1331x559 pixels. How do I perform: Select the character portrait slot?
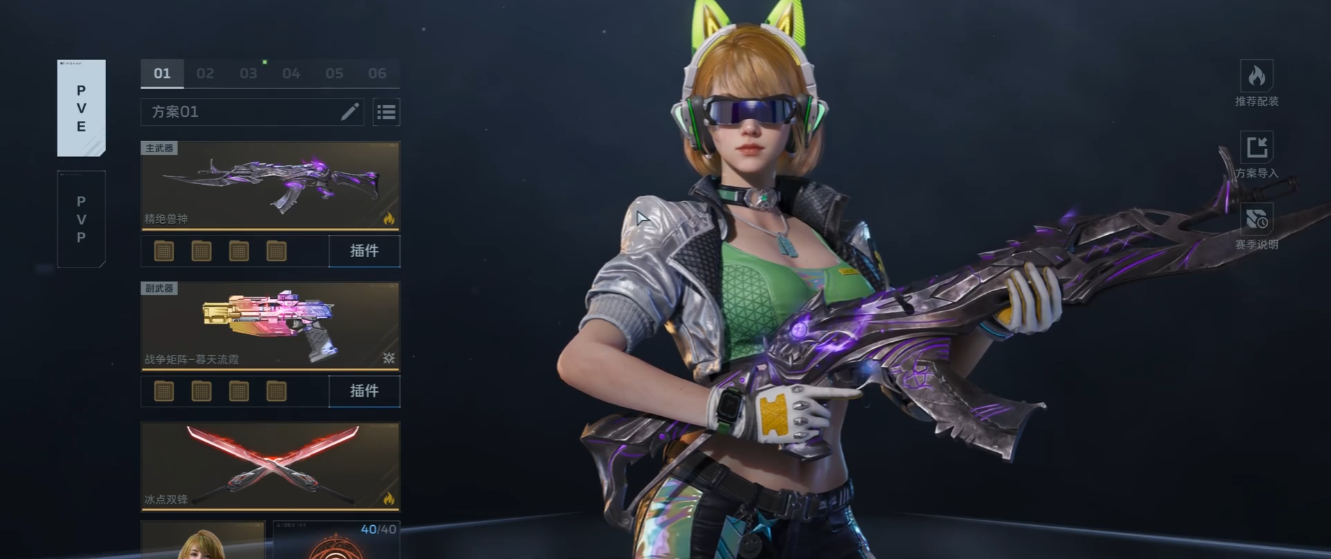click(202, 541)
